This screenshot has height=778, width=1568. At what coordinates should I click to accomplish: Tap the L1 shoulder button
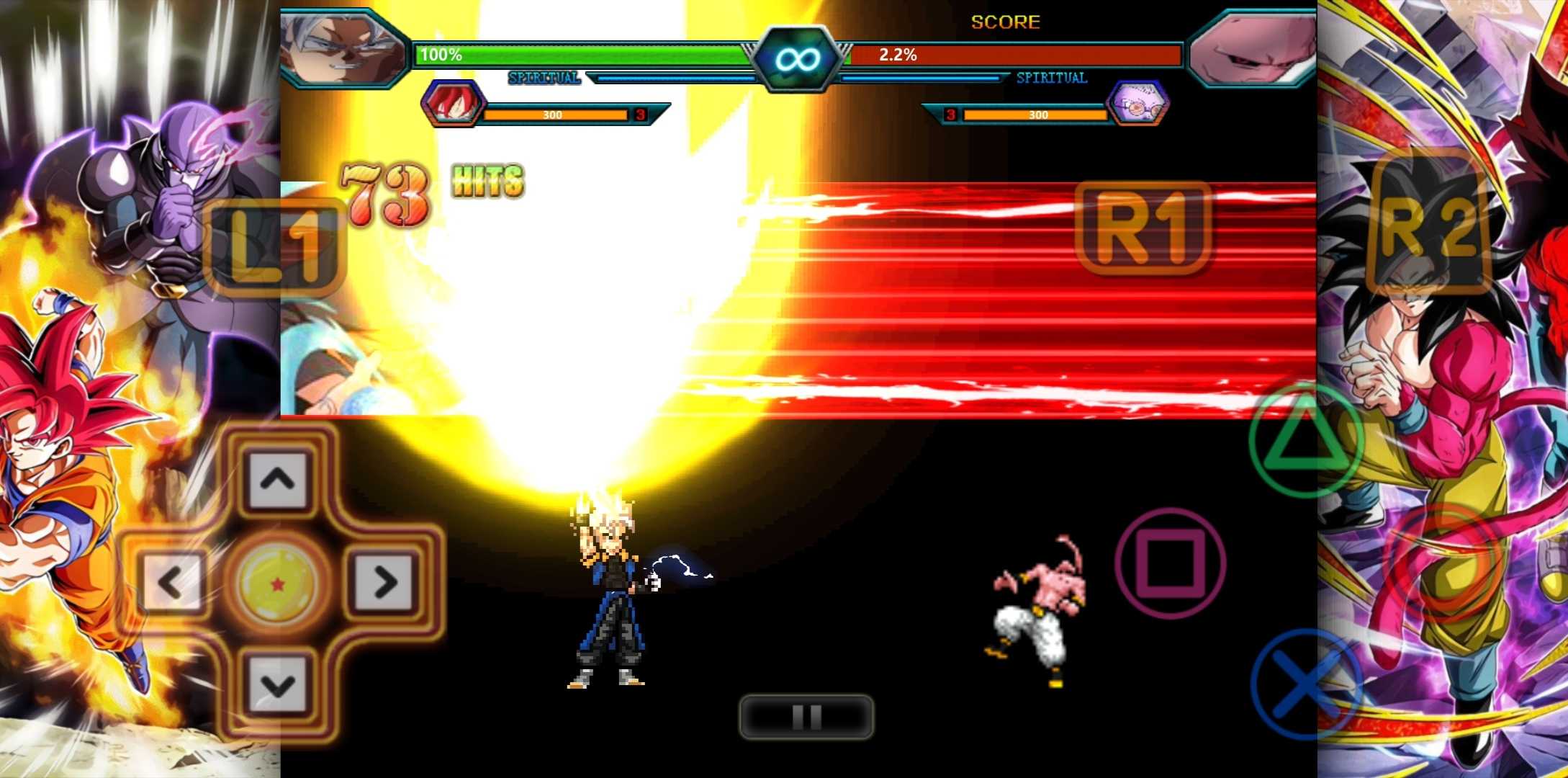point(274,246)
